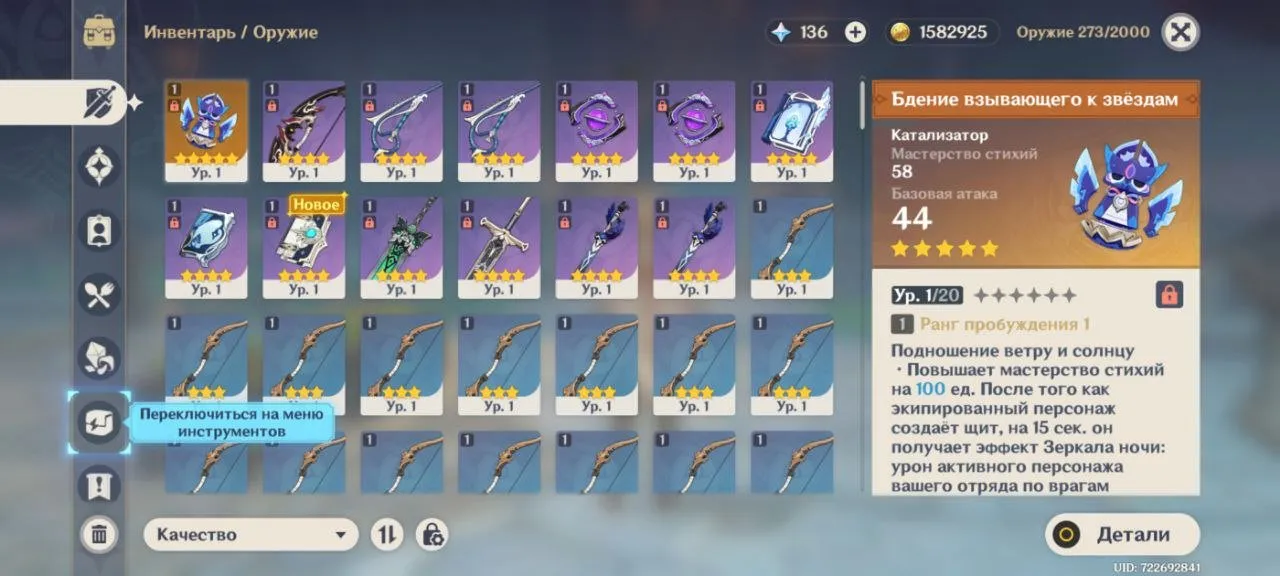Viewport: 1280px width, 576px height.
Task: Toggle the red lock on selected weapon
Action: click(x=1168, y=294)
